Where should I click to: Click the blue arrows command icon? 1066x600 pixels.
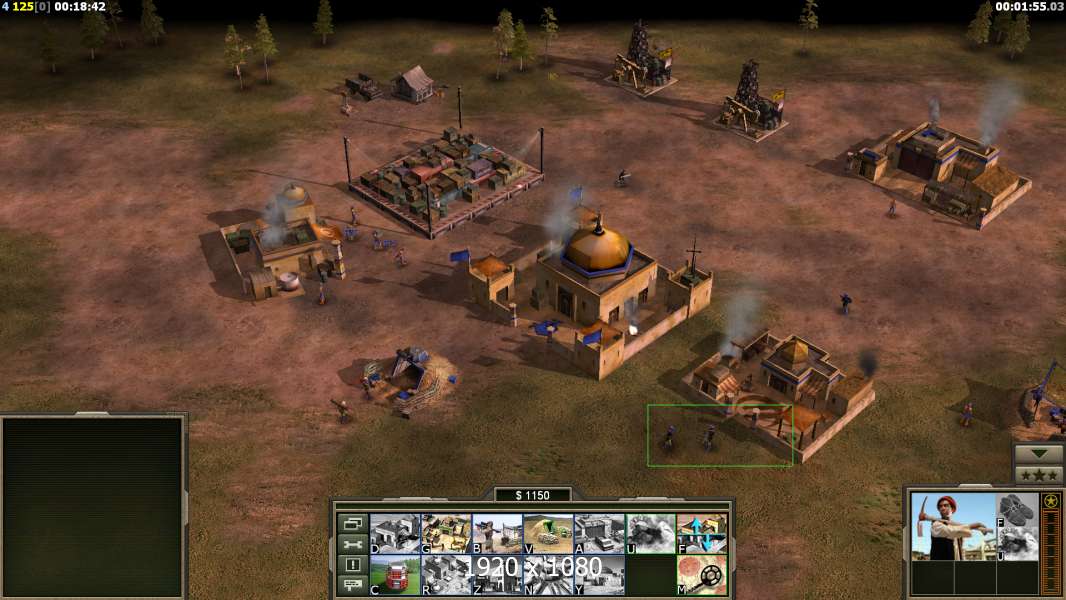point(701,534)
